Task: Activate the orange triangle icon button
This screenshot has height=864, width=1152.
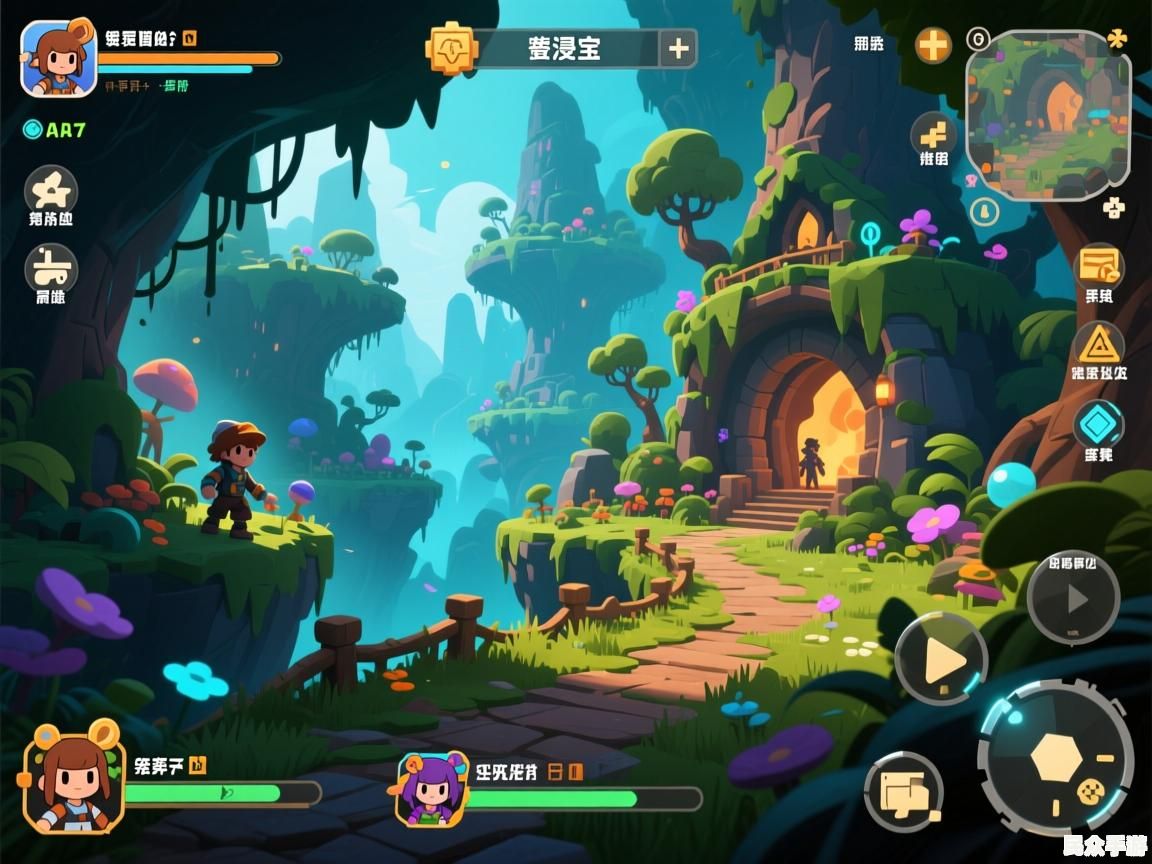Action: pos(1099,345)
